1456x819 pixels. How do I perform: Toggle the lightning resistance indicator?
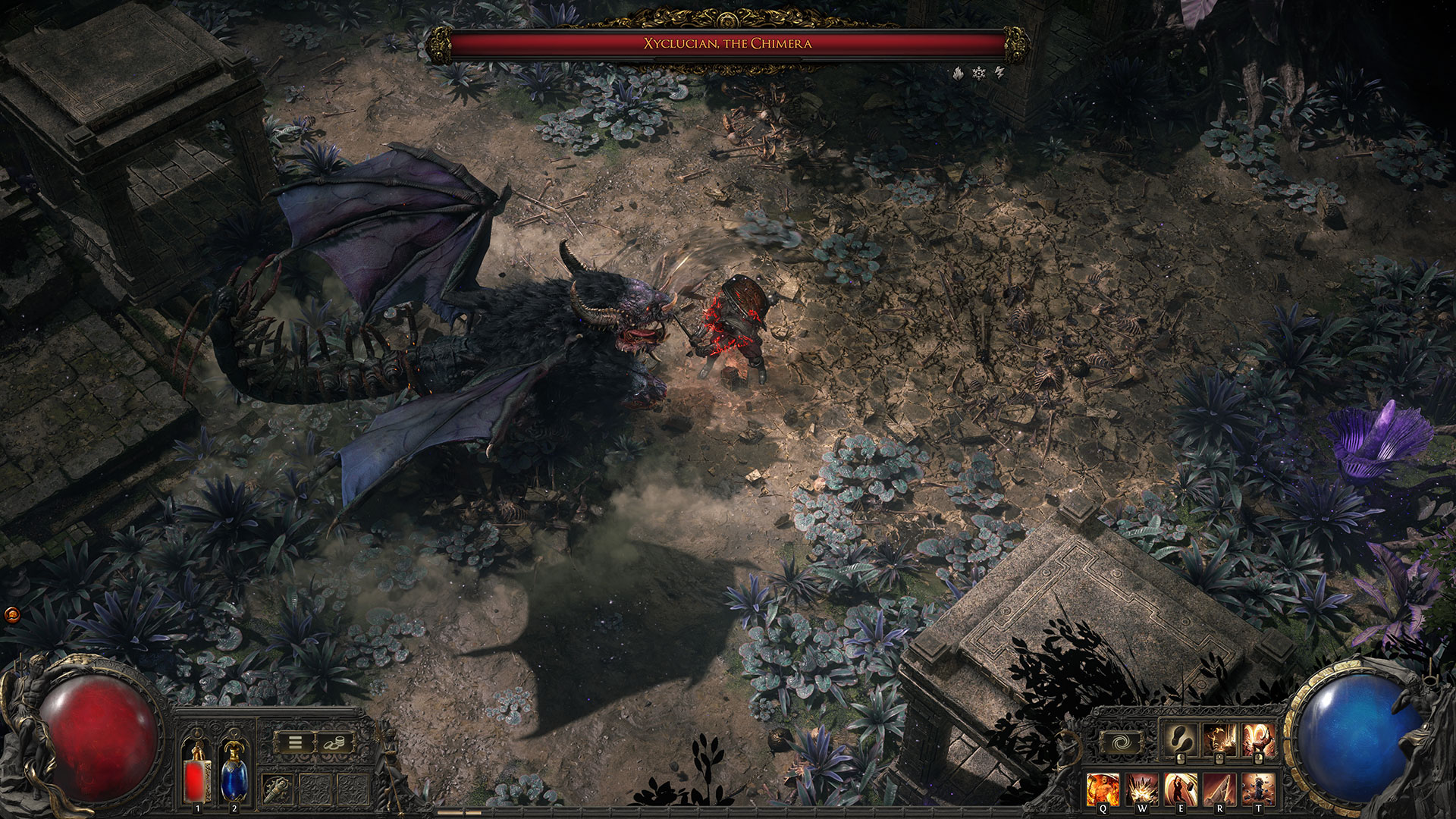pyautogui.click(x=999, y=73)
